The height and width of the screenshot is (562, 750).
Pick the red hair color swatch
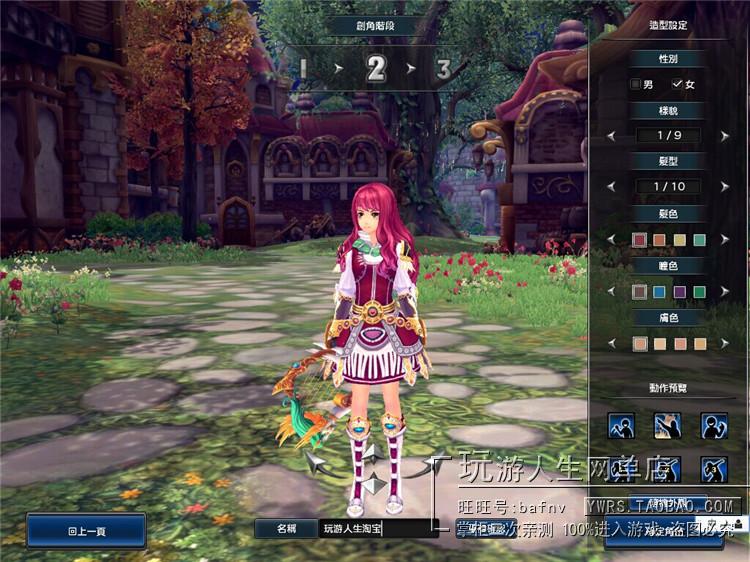click(639, 239)
